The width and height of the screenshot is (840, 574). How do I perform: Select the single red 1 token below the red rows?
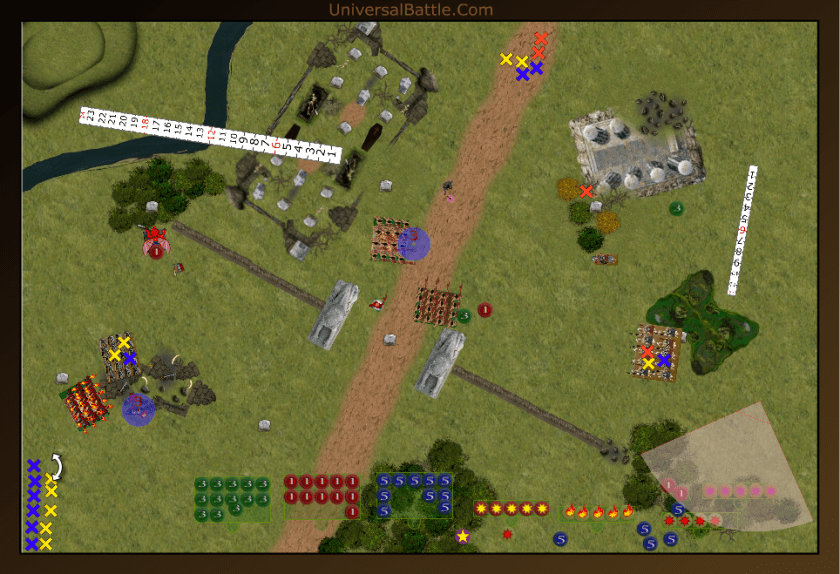click(352, 512)
